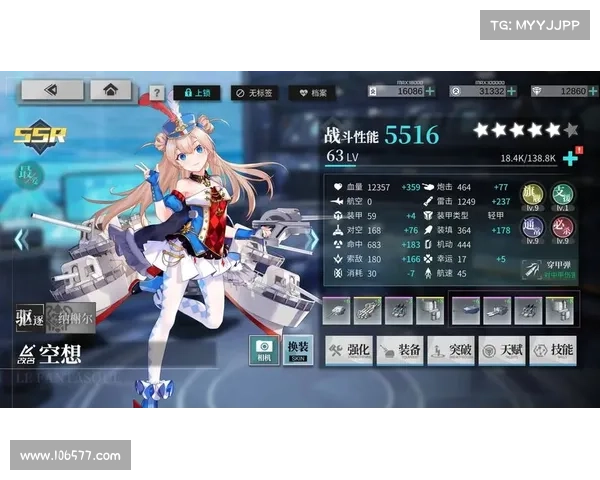Add more of the 16086 currency
This screenshot has height=480, width=600.
click(x=430, y=91)
